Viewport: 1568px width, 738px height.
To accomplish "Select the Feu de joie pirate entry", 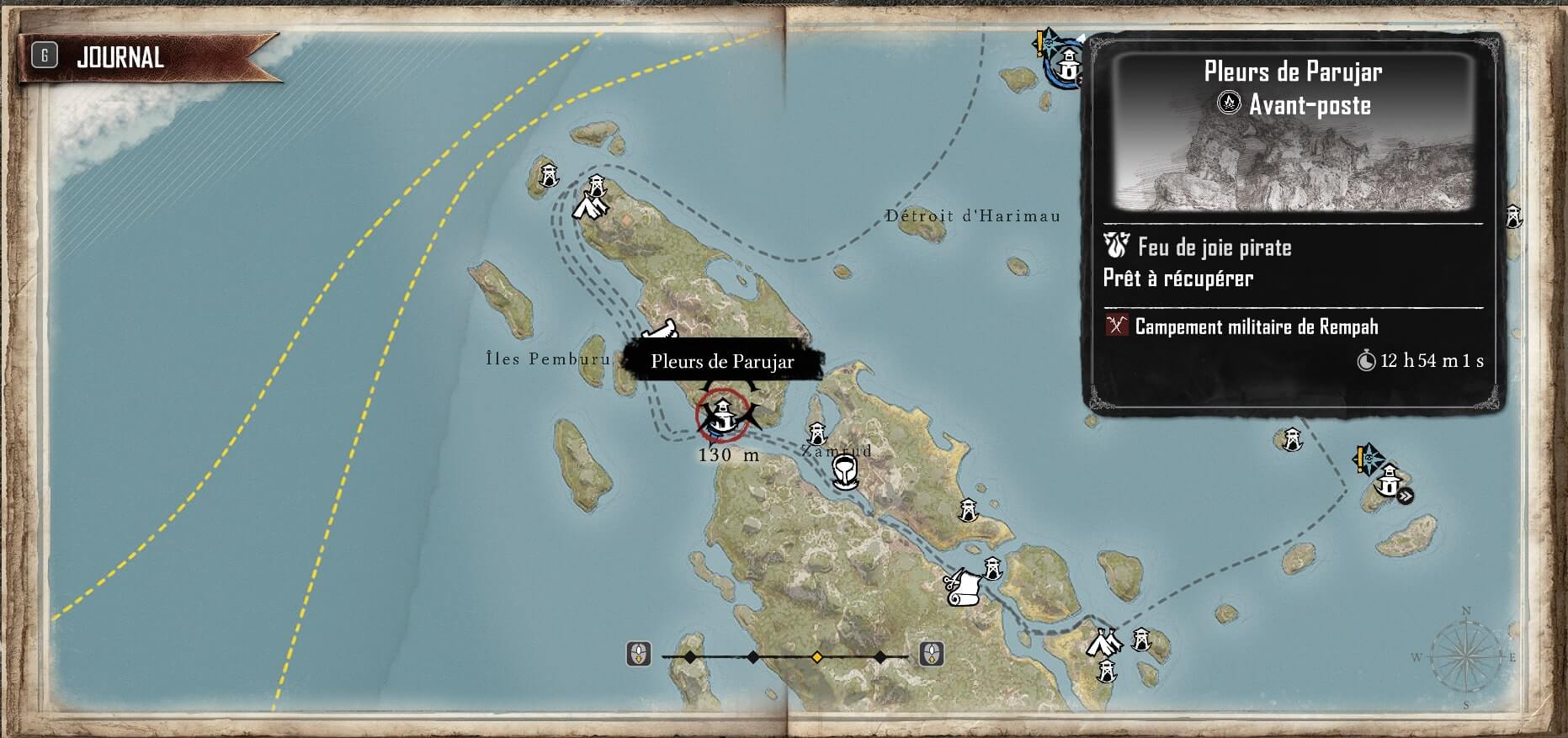I will tap(1213, 247).
